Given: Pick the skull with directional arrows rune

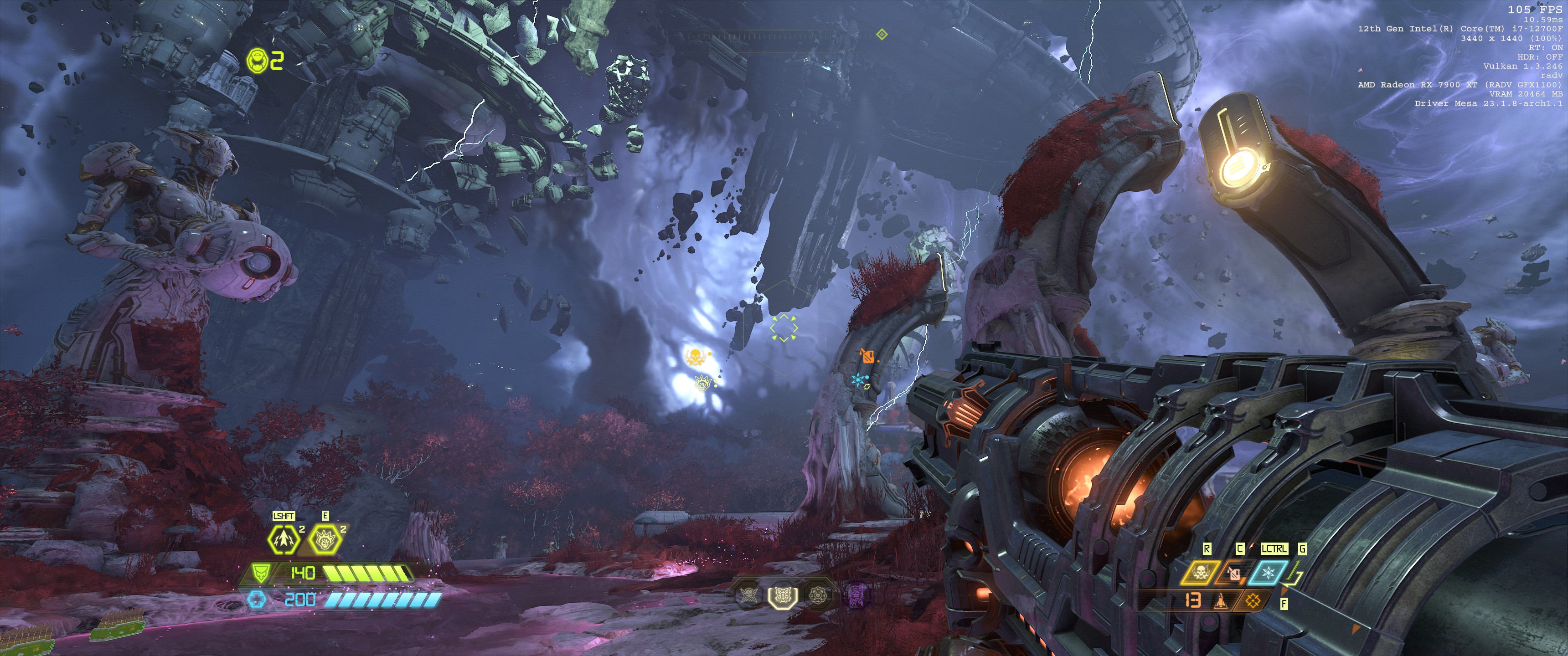Looking at the screenshot, I should pos(818,596).
